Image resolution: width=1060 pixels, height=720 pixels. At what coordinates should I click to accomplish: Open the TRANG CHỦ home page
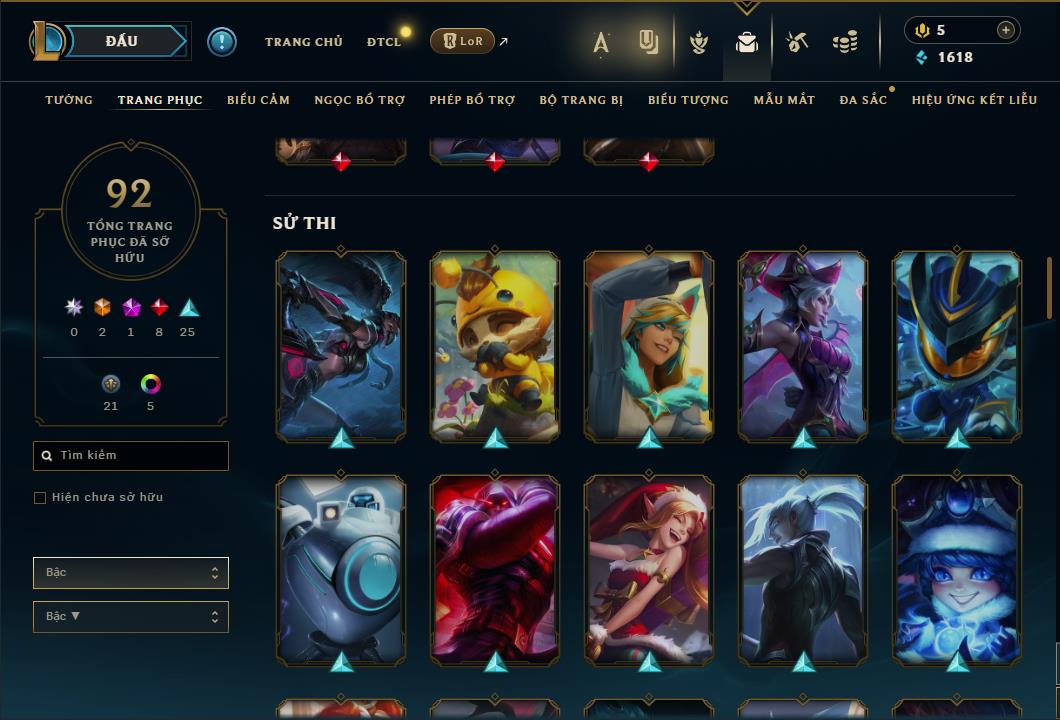303,42
